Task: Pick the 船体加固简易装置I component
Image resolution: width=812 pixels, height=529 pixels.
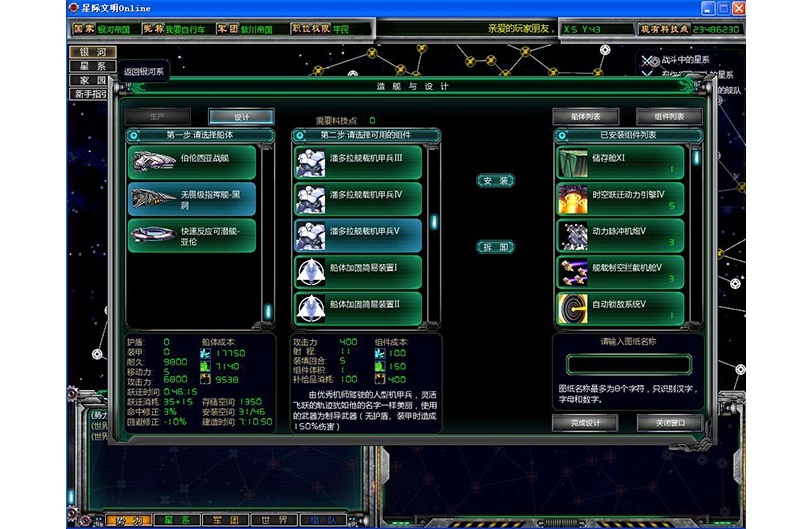Action: 358,272
